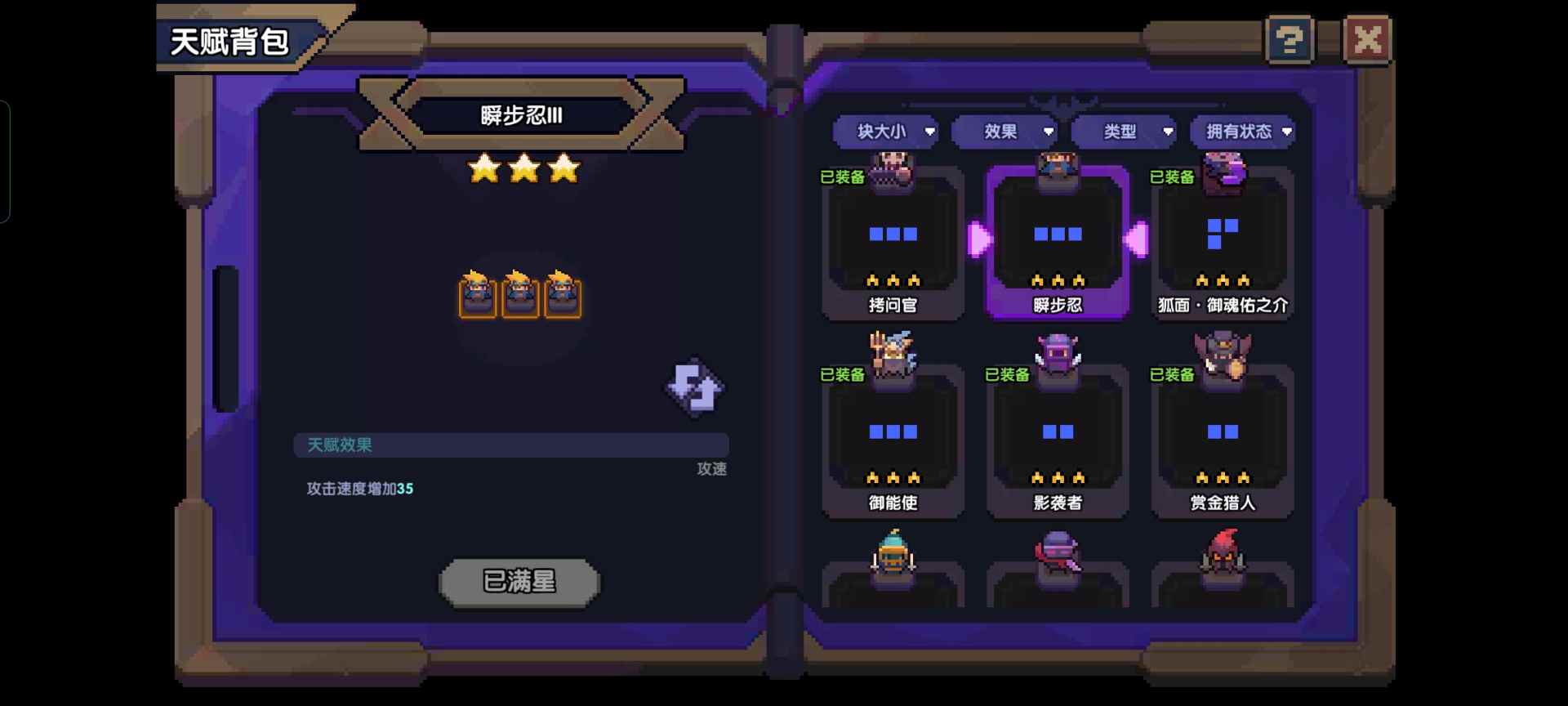The width and height of the screenshot is (1568, 706).
Task: Open the 效果 filter dropdown
Action: click(x=1004, y=132)
